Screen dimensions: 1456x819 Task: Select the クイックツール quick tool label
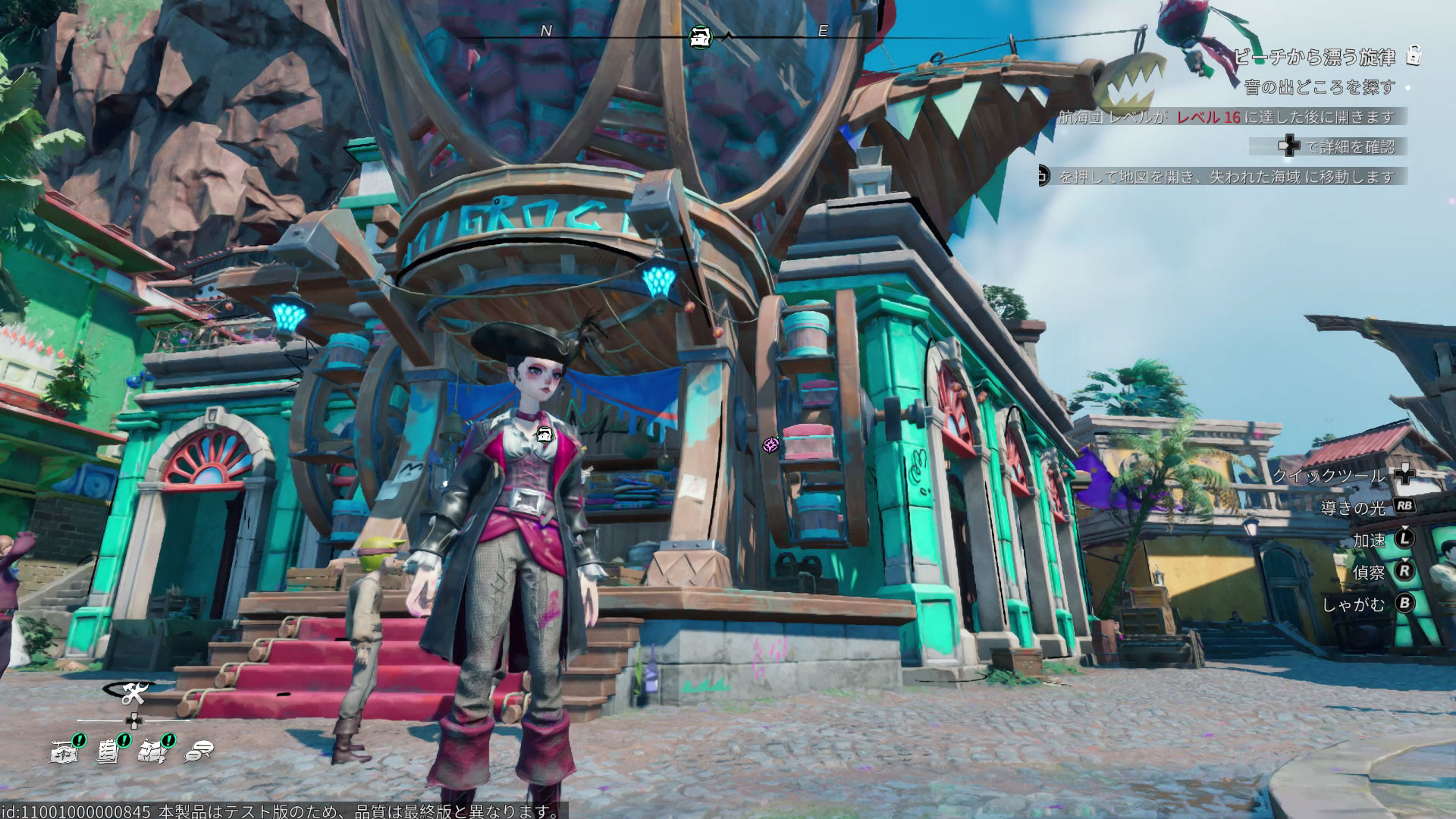(1328, 475)
